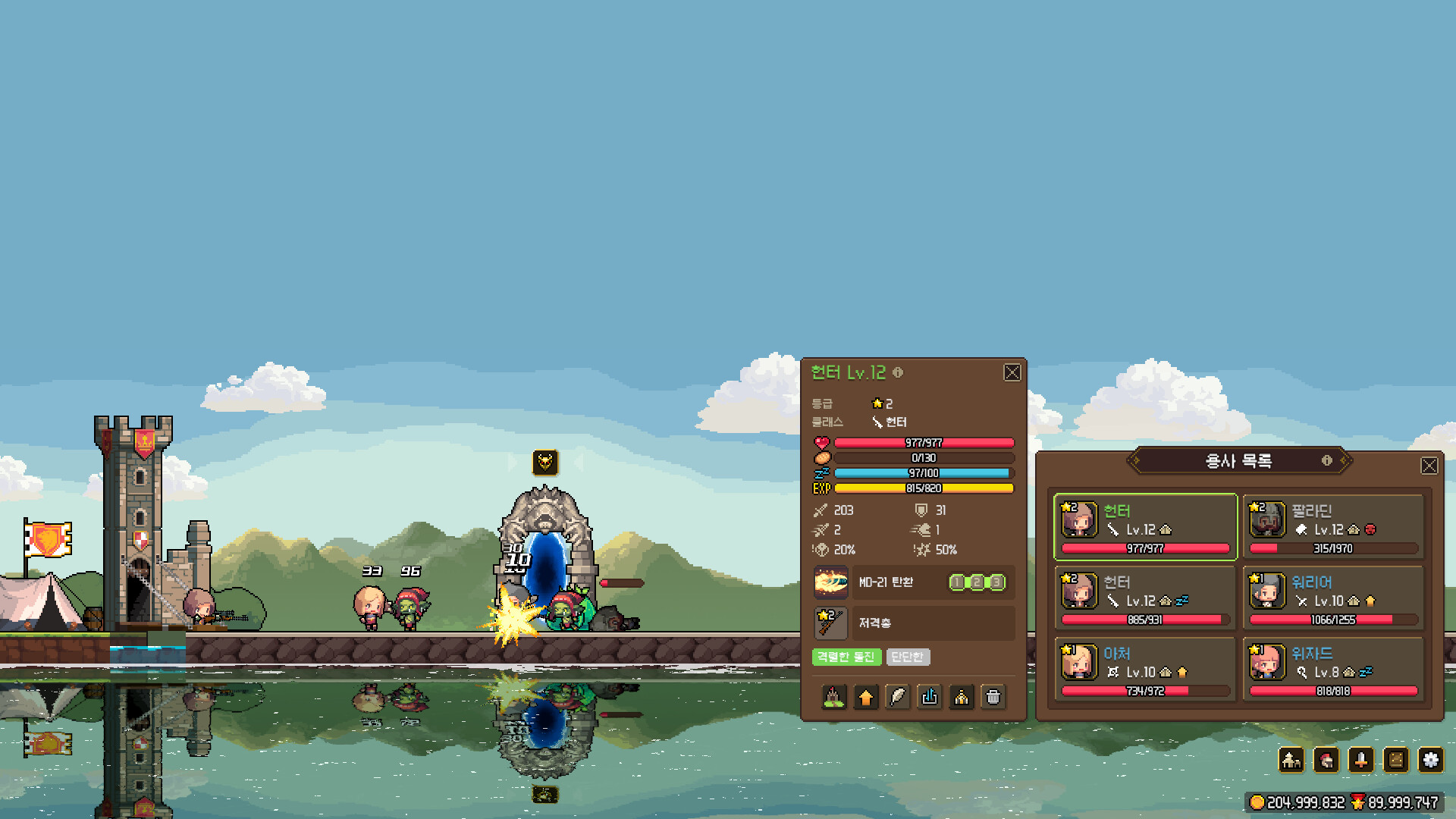This screenshot has height=819, width=1456.
Task: Open the sword equipment menu
Action: tap(1361, 761)
